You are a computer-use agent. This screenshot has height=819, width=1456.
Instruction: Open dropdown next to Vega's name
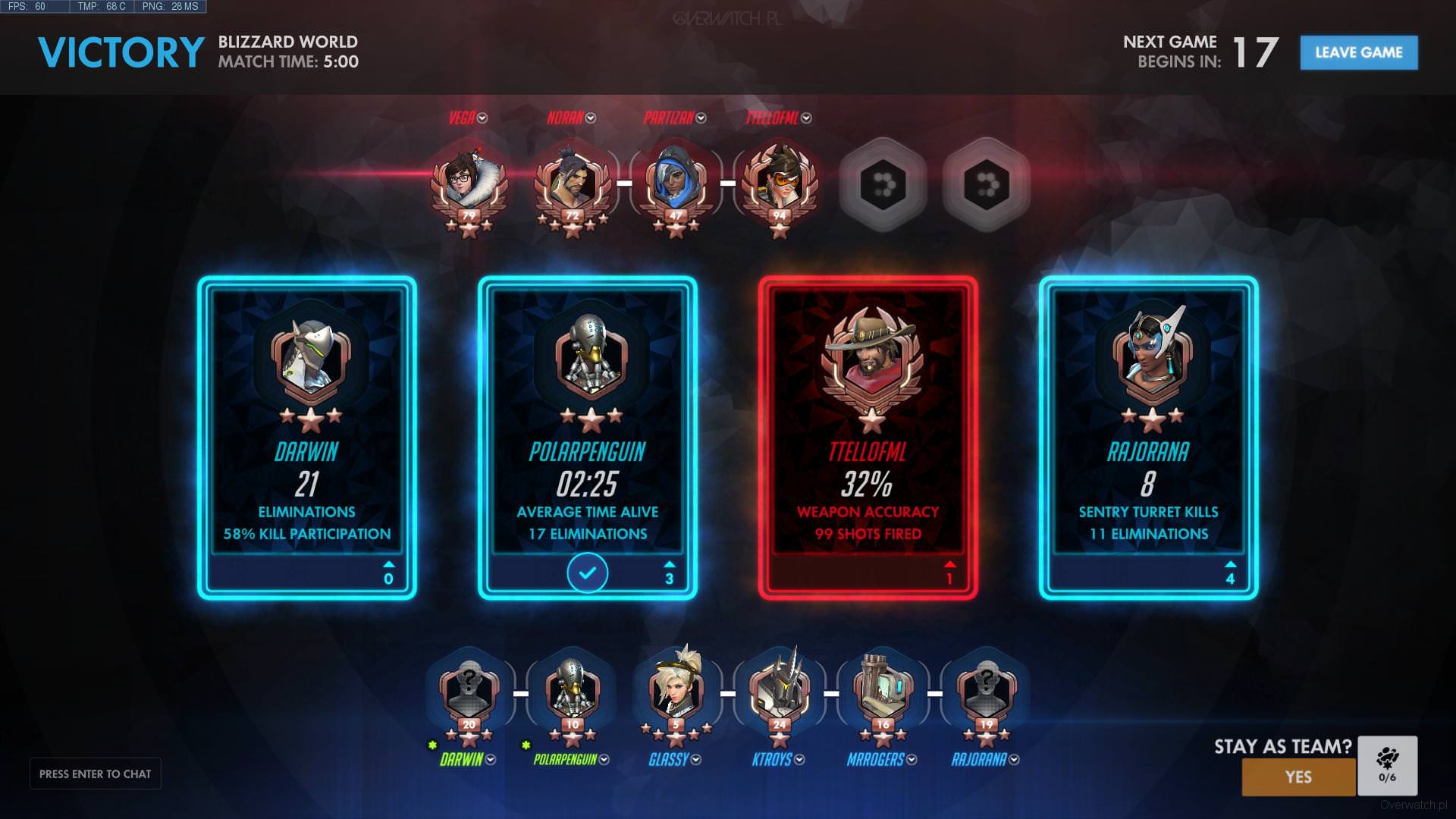click(x=483, y=118)
